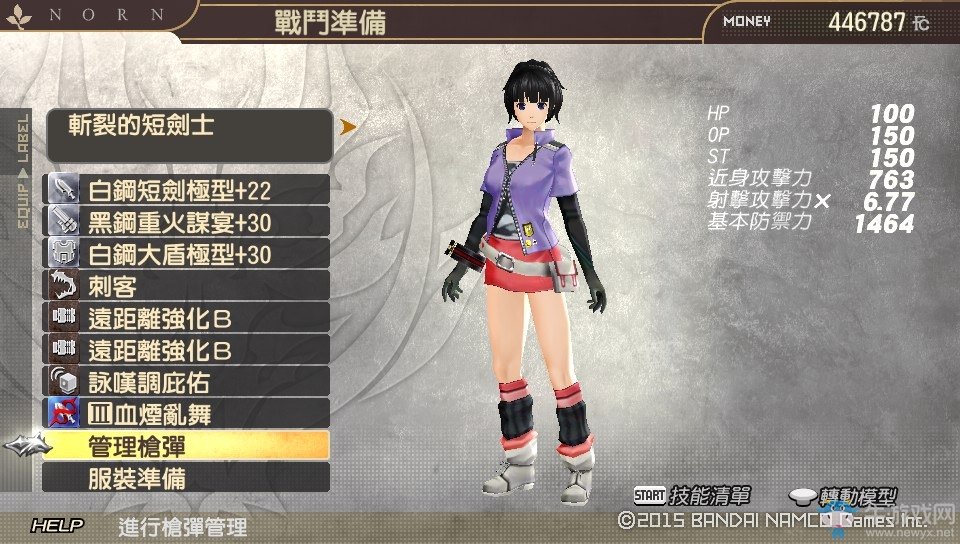Click the orange arrow beside the loadout name
The image size is (960, 544).
pos(348,127)
